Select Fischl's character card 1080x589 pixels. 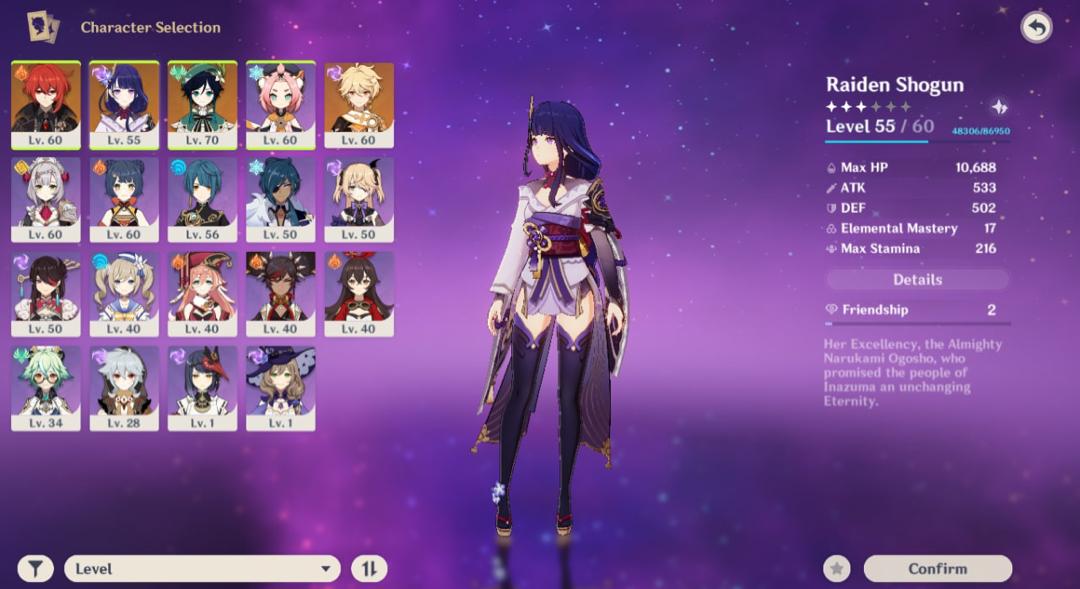[x=359, y=199]
